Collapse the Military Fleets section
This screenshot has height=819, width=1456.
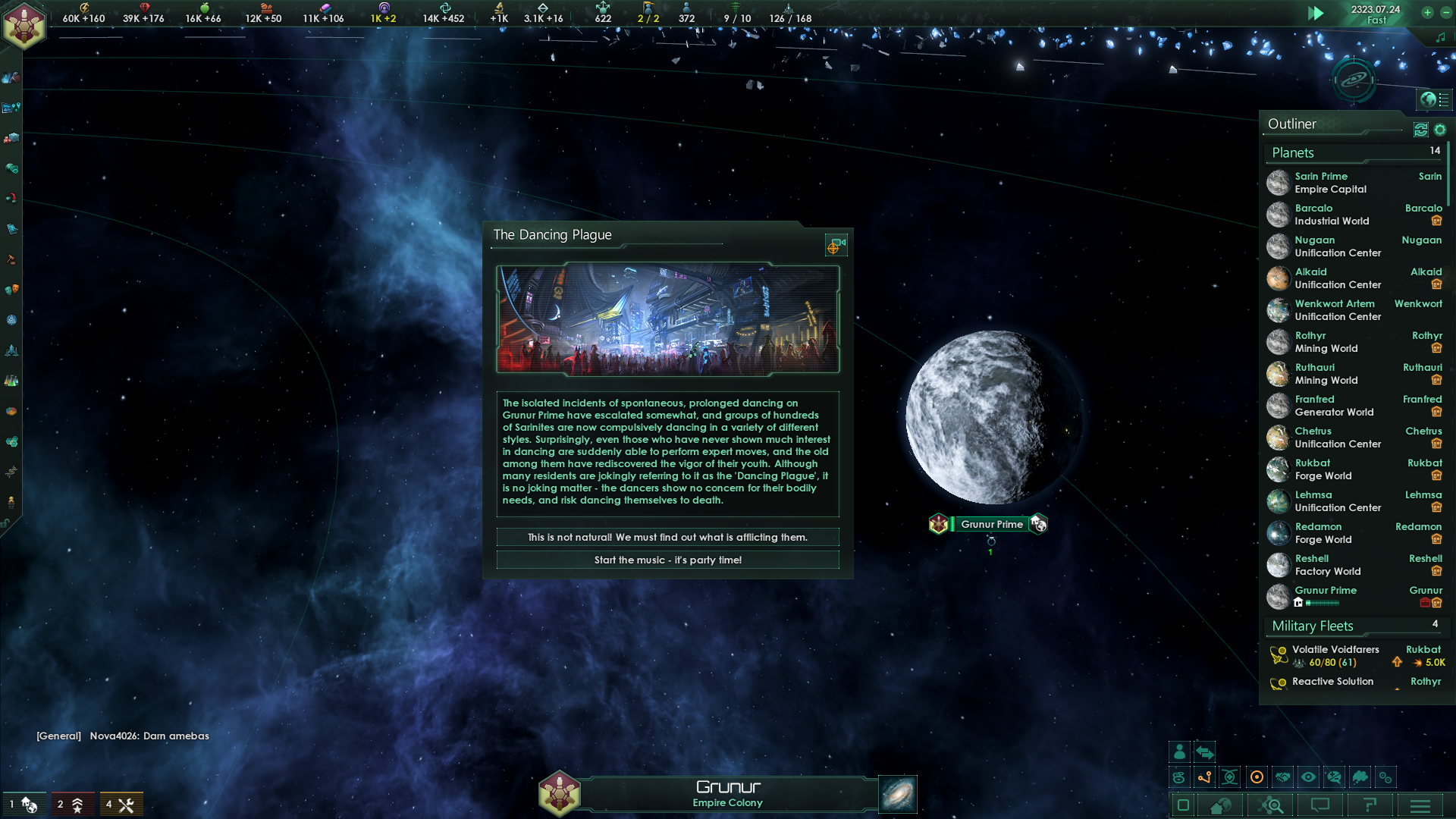1312,626
